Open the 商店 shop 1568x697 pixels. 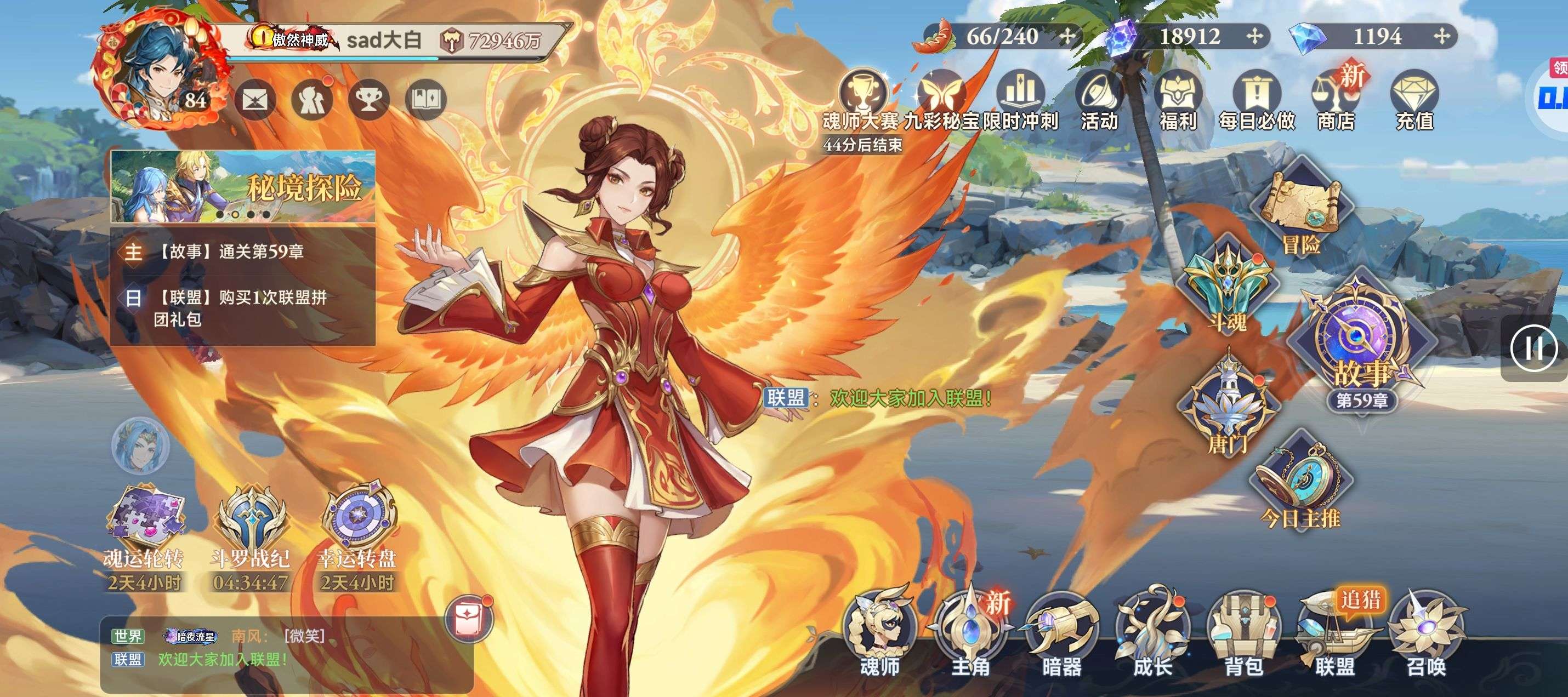tap(1336, 100)
